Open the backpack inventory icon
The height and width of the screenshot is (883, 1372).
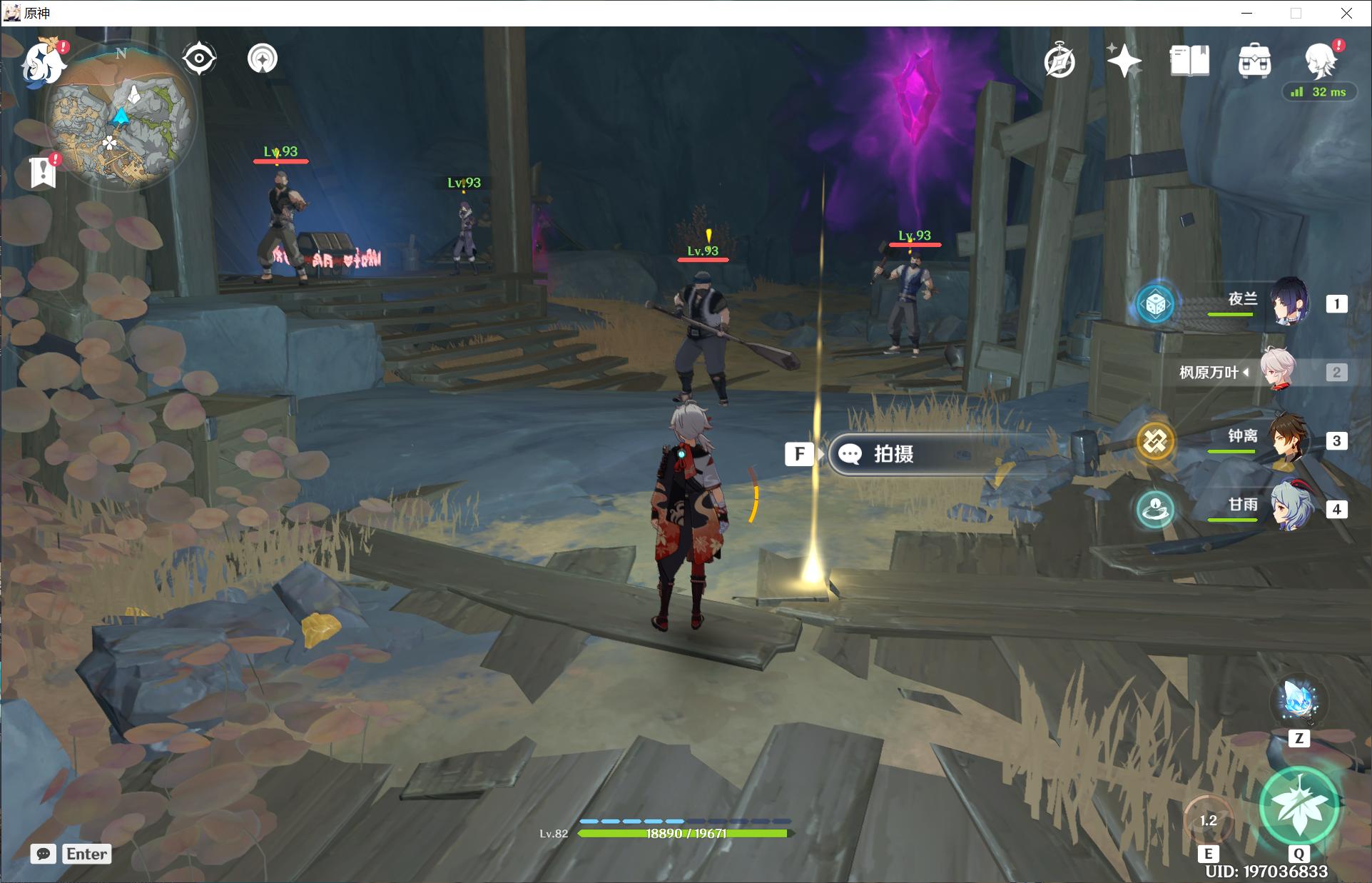[x=1254, y=61]
